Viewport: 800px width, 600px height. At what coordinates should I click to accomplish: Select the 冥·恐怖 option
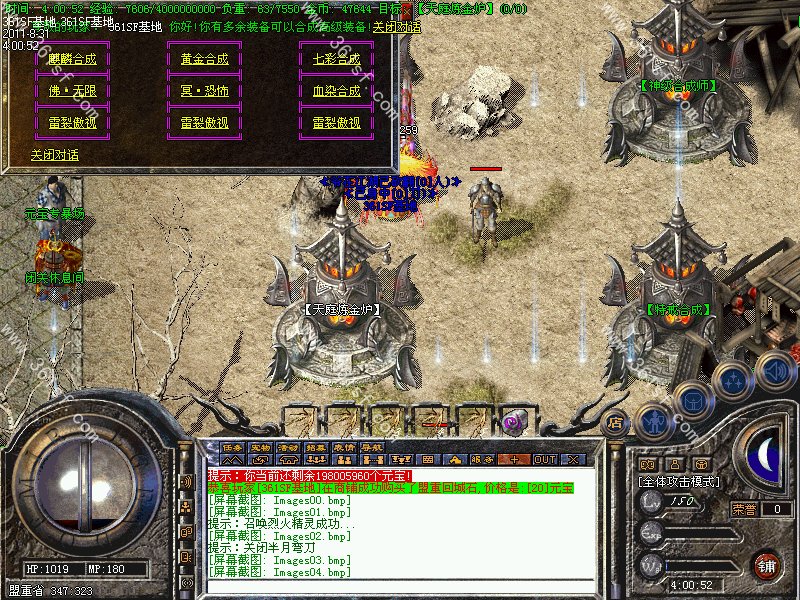coord(204,91)
